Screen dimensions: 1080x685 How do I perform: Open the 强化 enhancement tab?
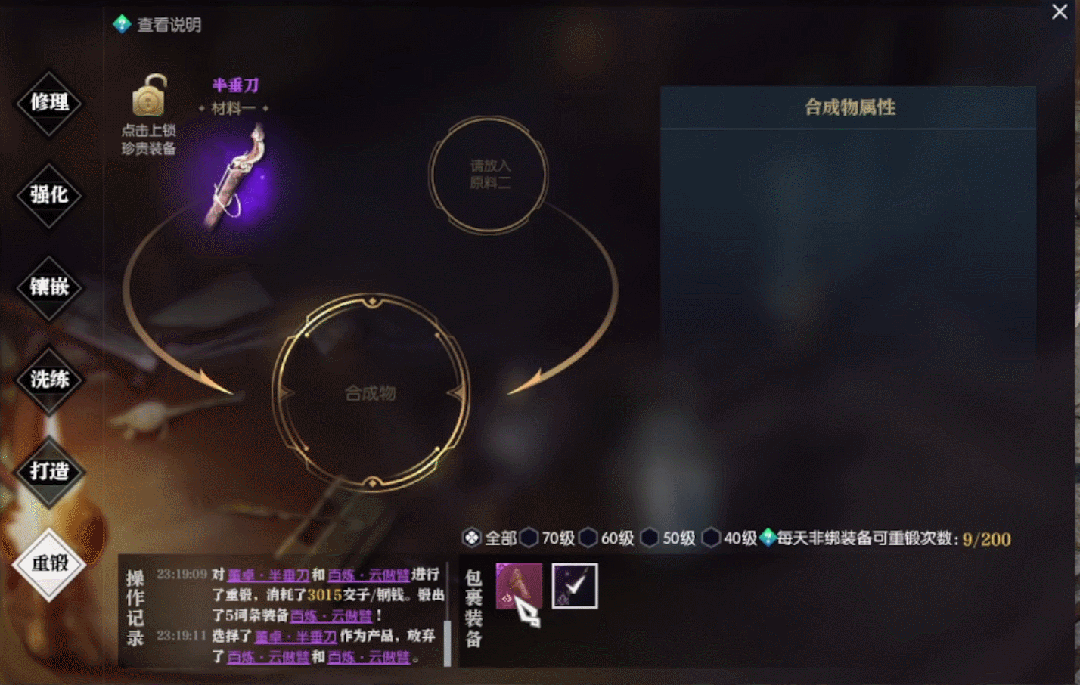click(48, 195)
